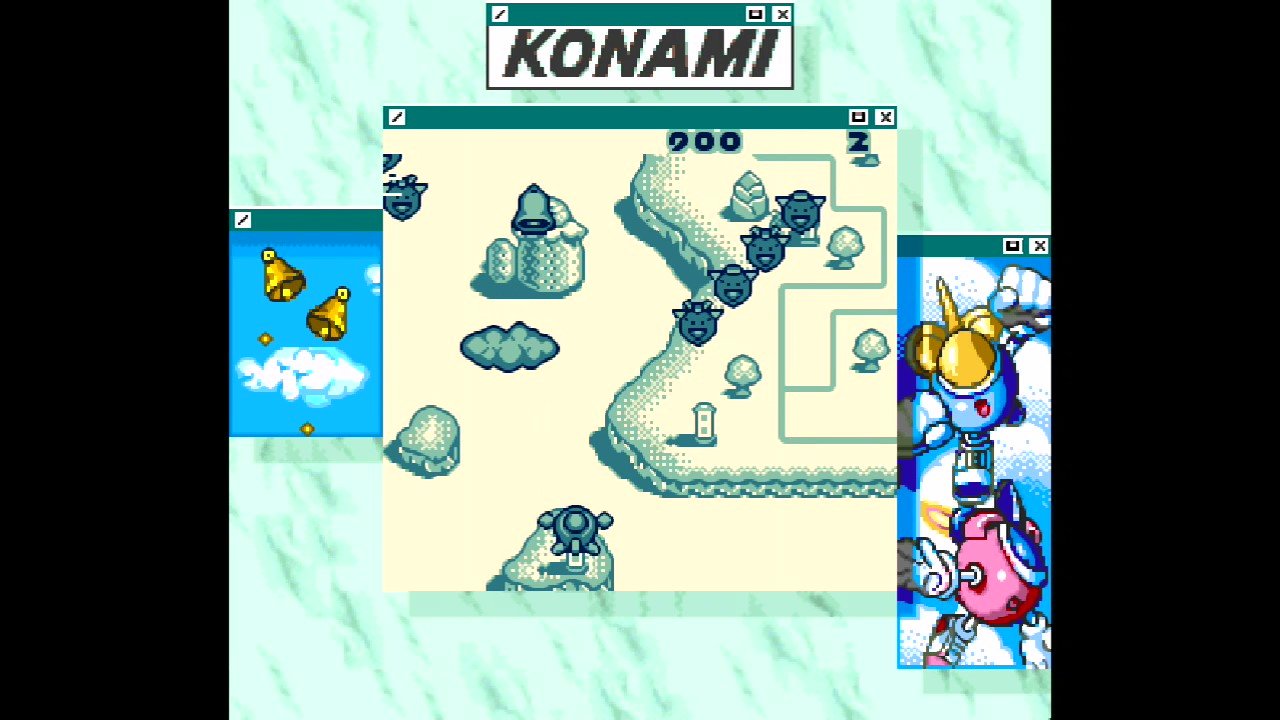Screen dimensions: 1280x720
Task: Click the pencil icon on the game map window
Action: pos(396,117)
